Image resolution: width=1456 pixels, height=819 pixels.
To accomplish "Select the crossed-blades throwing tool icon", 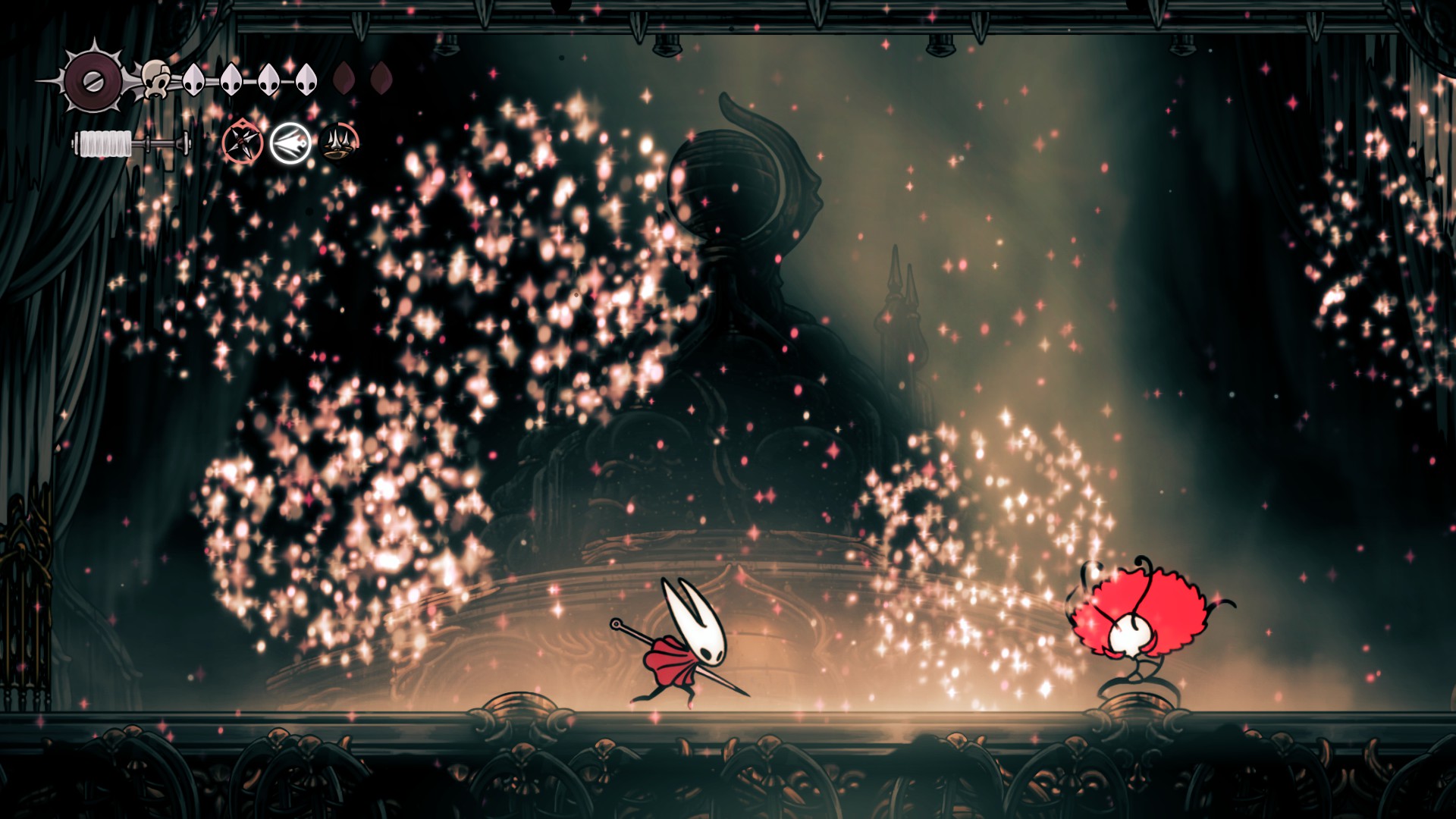I will [243, 142].
